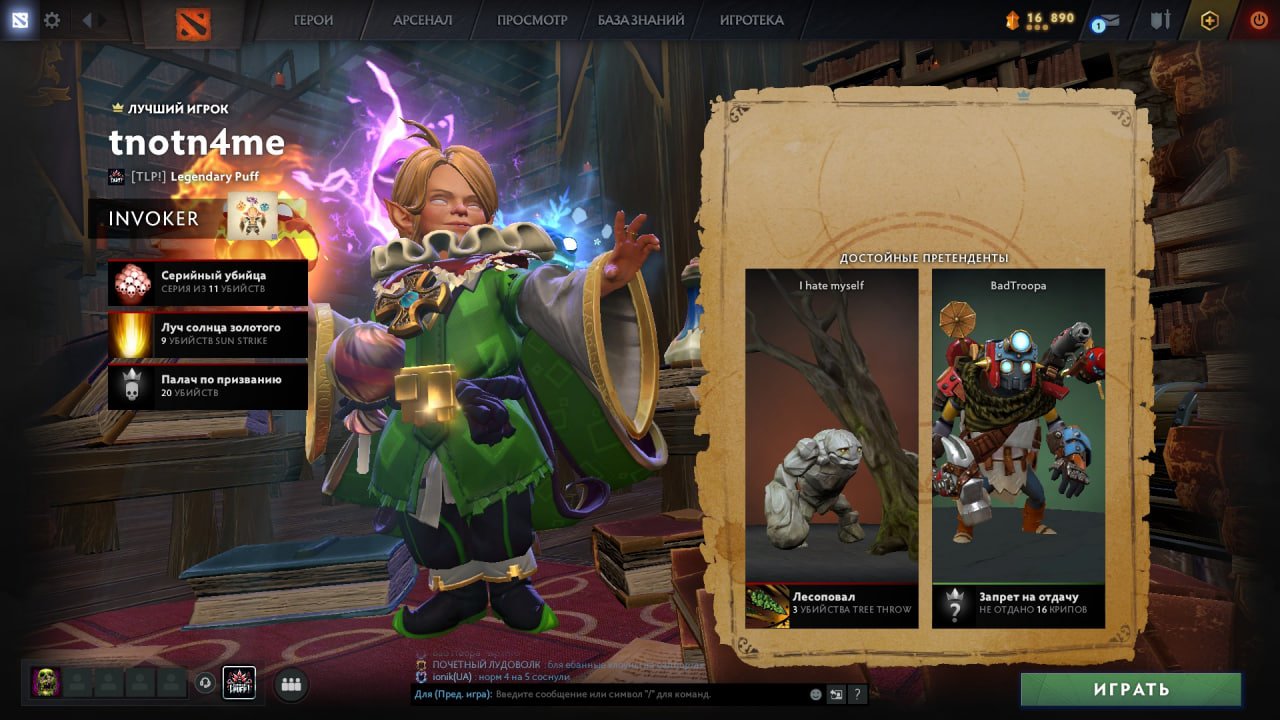This screenshot has height=720, width=1280.
Task: Open the settings gear menu
Action: click(x=51, y=20)
